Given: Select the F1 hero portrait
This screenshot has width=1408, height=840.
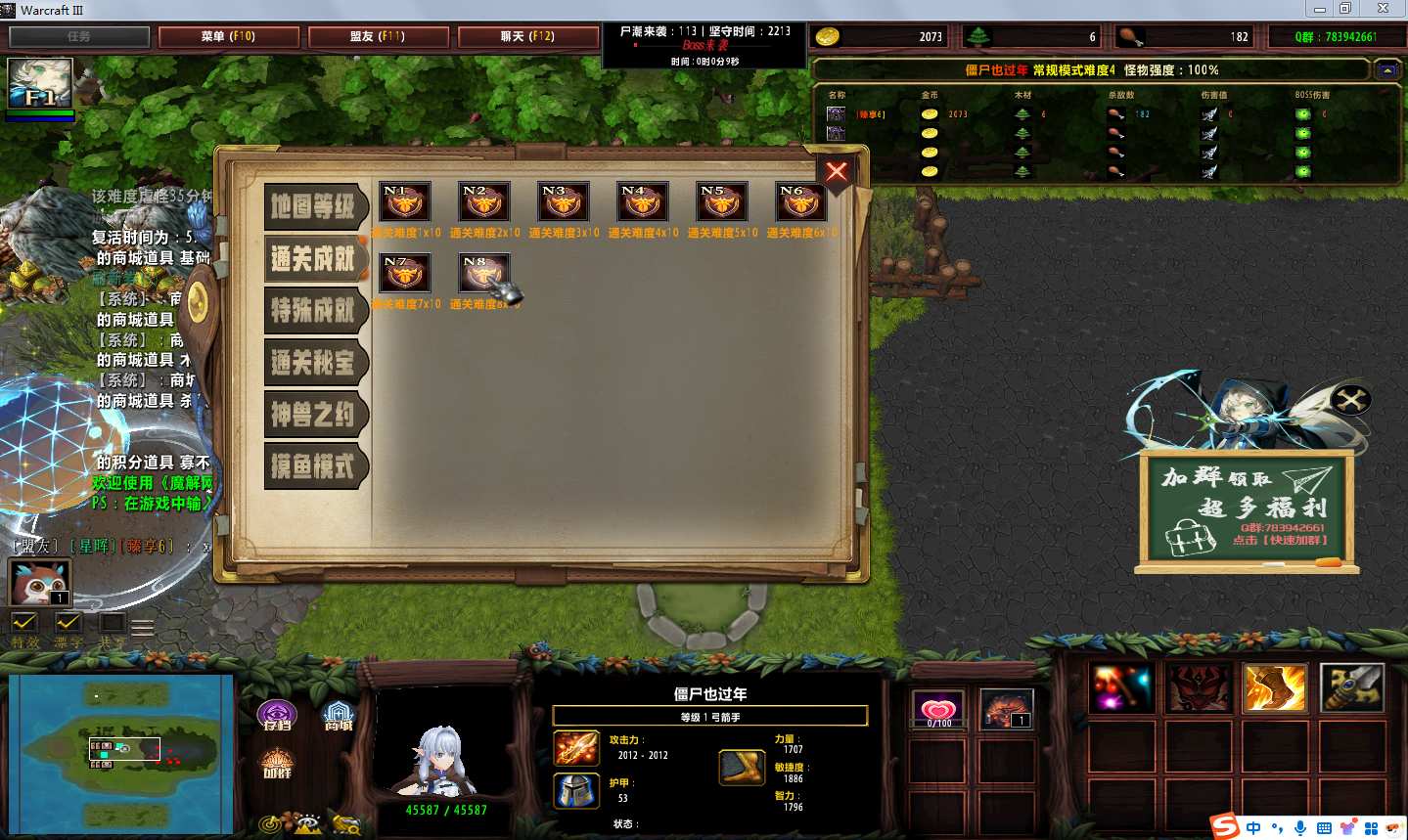Looking at the screenshot, I should pyautogui.click(x=40, y=84).
